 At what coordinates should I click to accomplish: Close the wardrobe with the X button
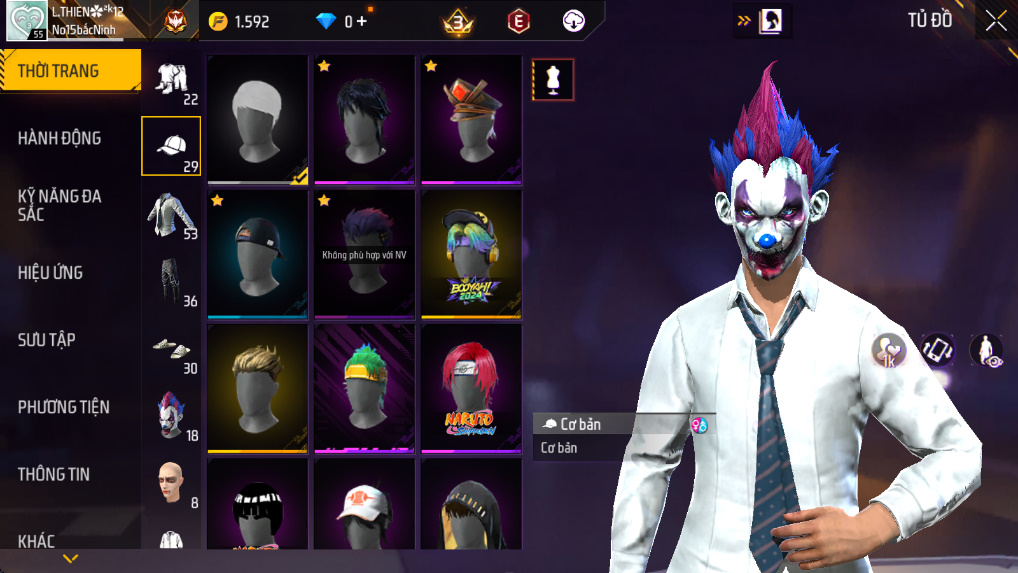pos(995,21)
